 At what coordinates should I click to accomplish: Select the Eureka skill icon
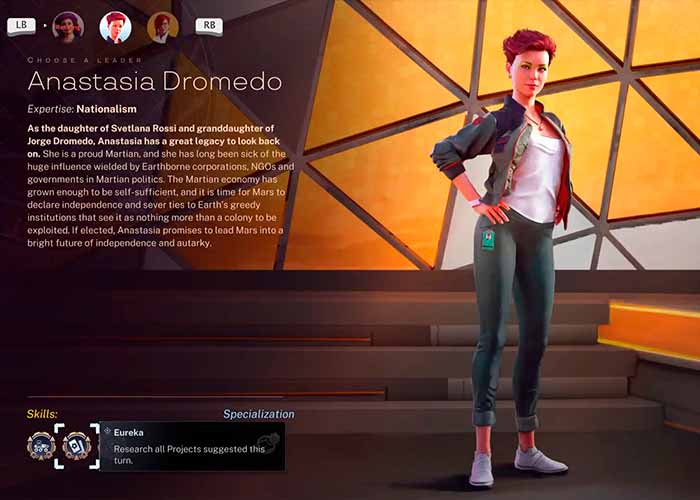[x=76, y=444]
